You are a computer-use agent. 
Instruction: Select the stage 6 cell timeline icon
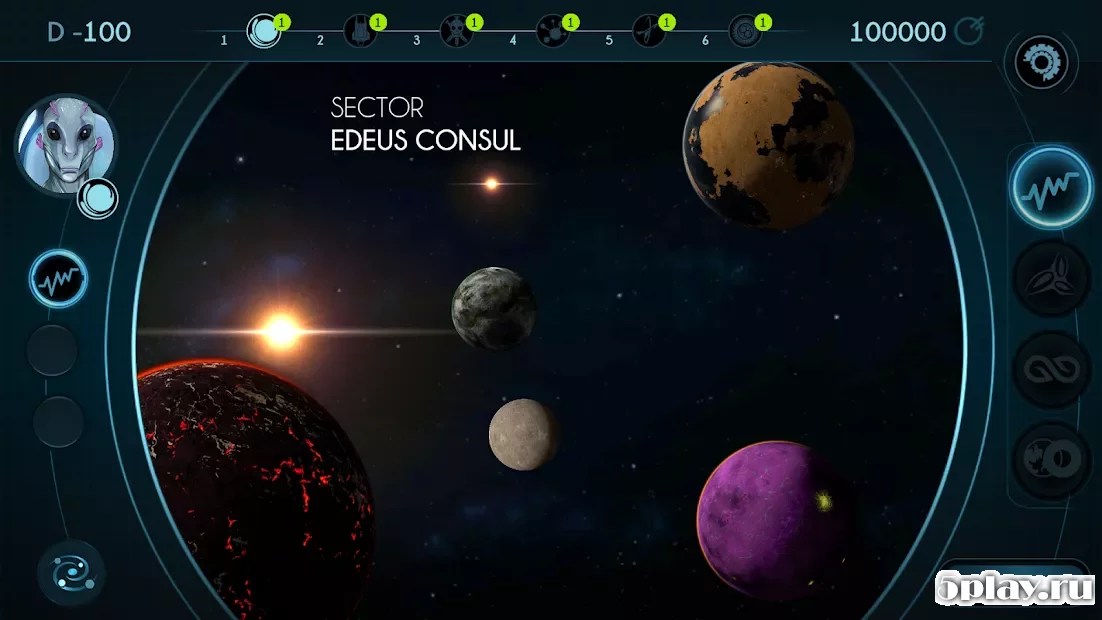[744, 31]
